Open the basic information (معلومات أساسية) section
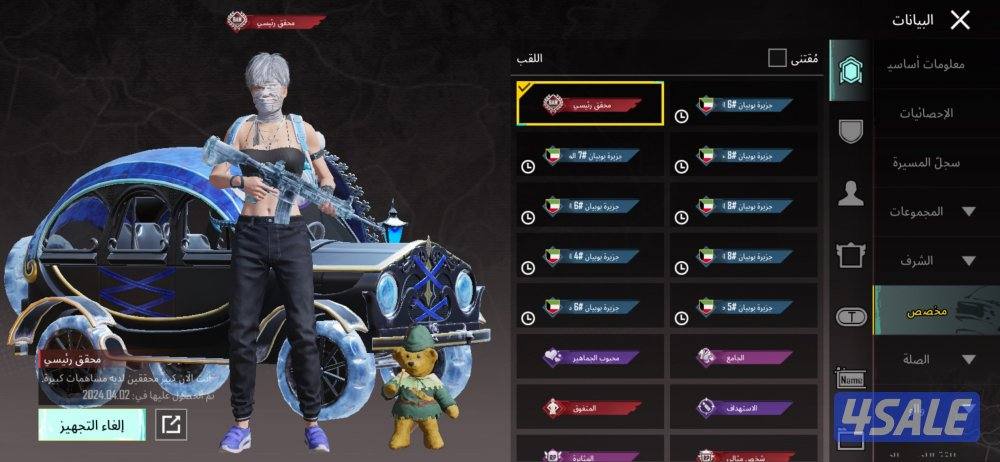 [925, 65]
